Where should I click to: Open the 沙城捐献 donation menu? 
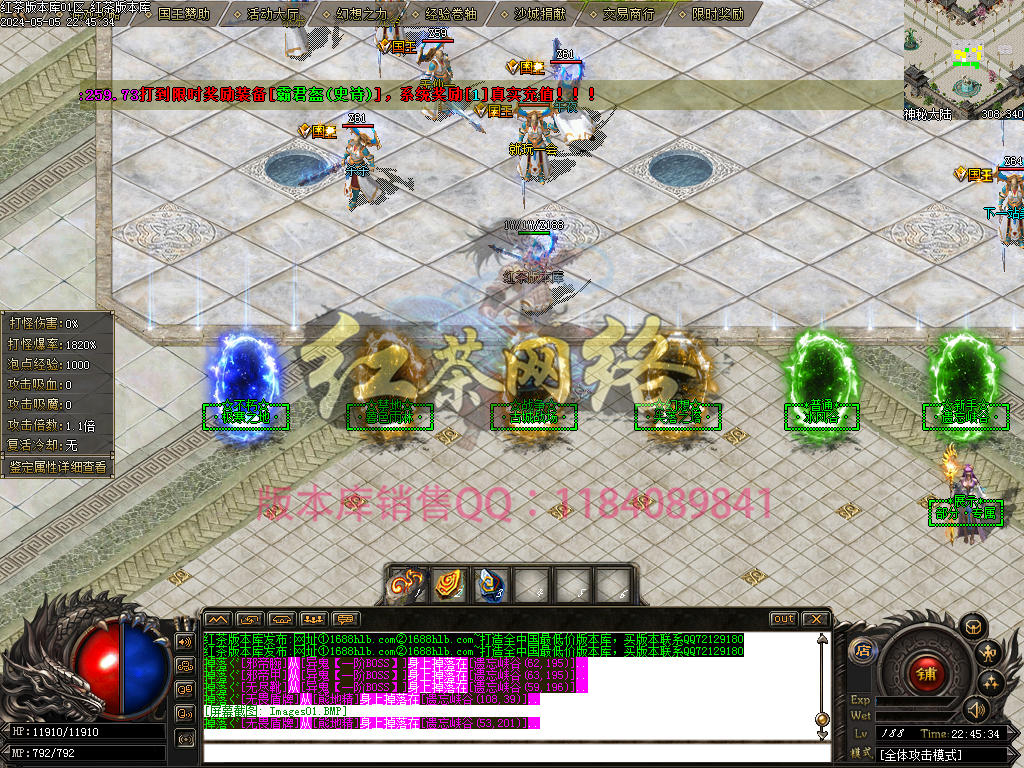(541, 14)
